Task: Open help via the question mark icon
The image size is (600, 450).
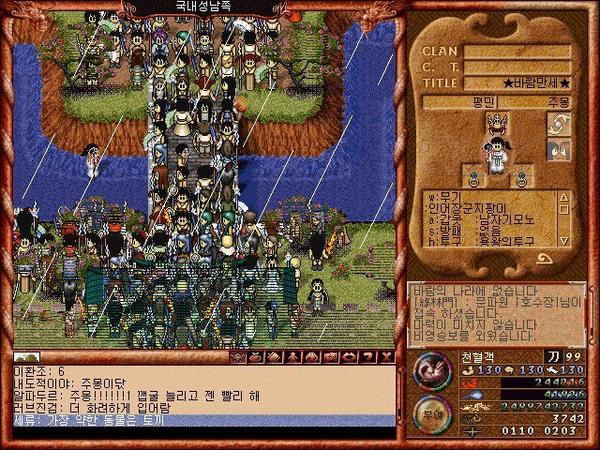Action: pos(369,356)
